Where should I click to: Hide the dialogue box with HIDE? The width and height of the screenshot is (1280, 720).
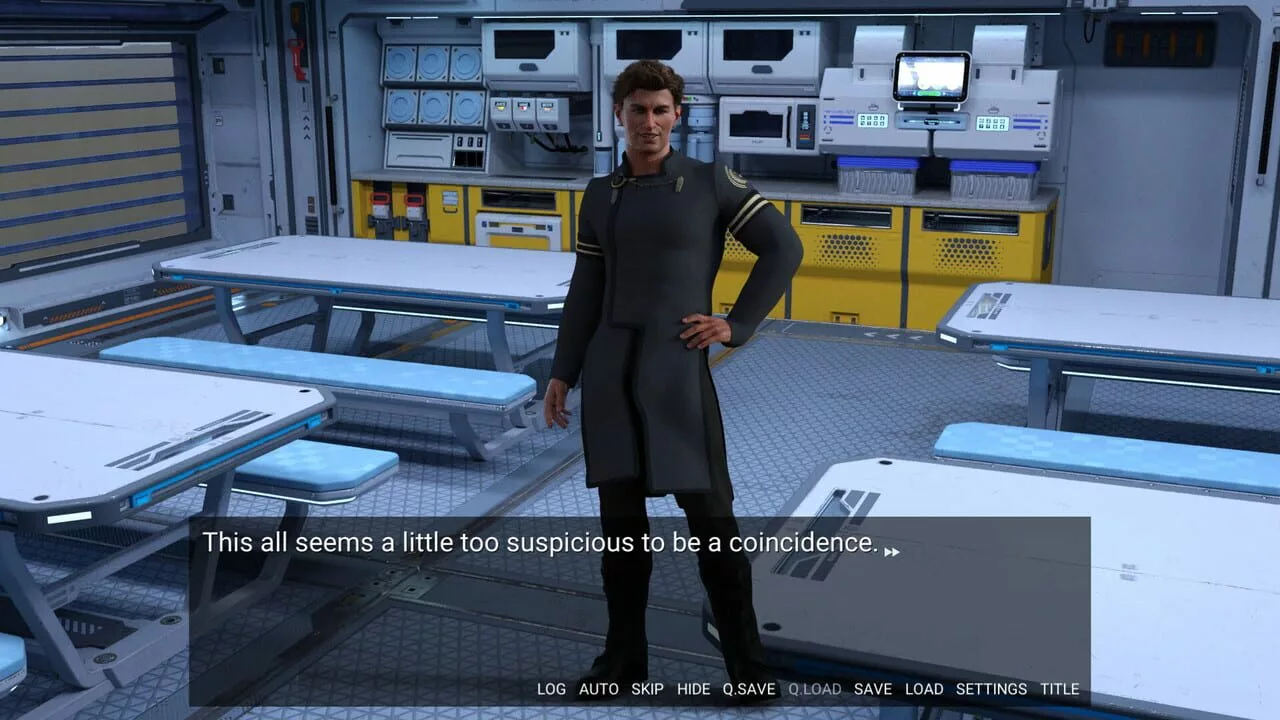click(693, 689)
